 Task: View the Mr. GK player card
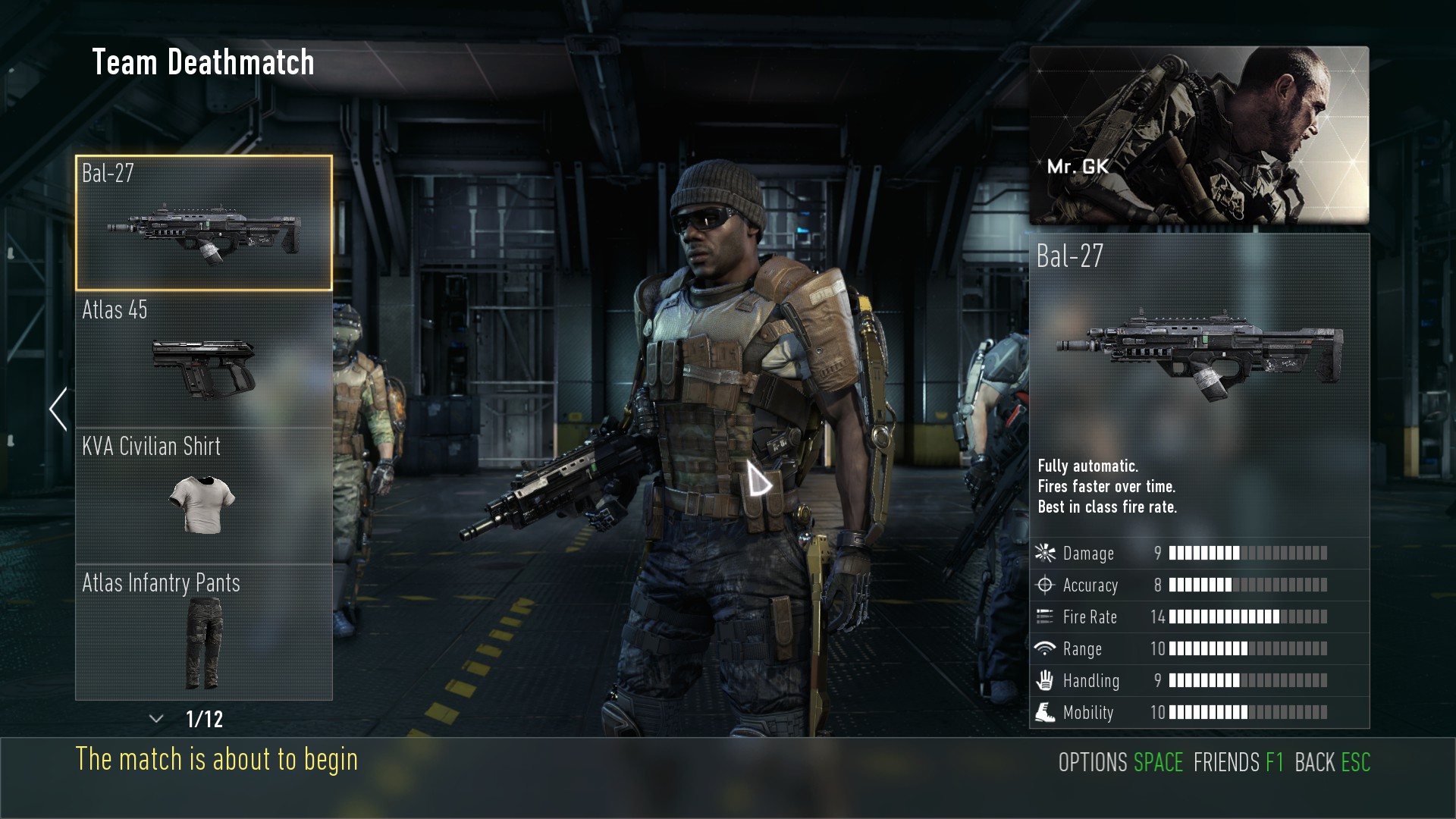click(x=1199, y=135)
